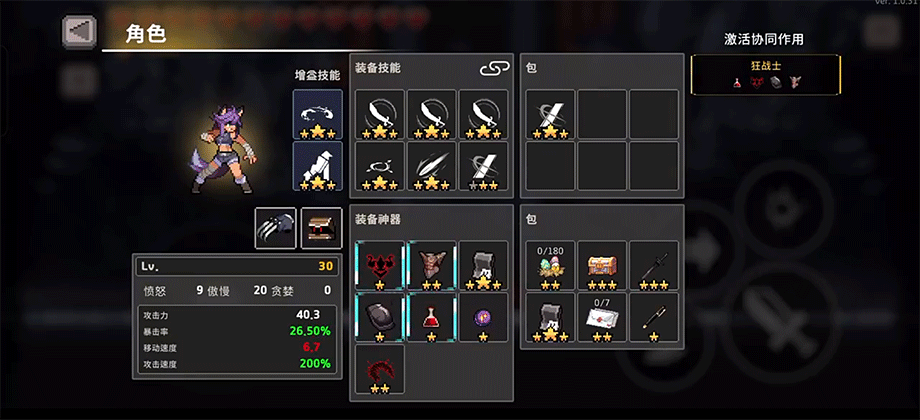Choose the red potion flask artifact
Screen dimensions: 920x420
(431, 317)
